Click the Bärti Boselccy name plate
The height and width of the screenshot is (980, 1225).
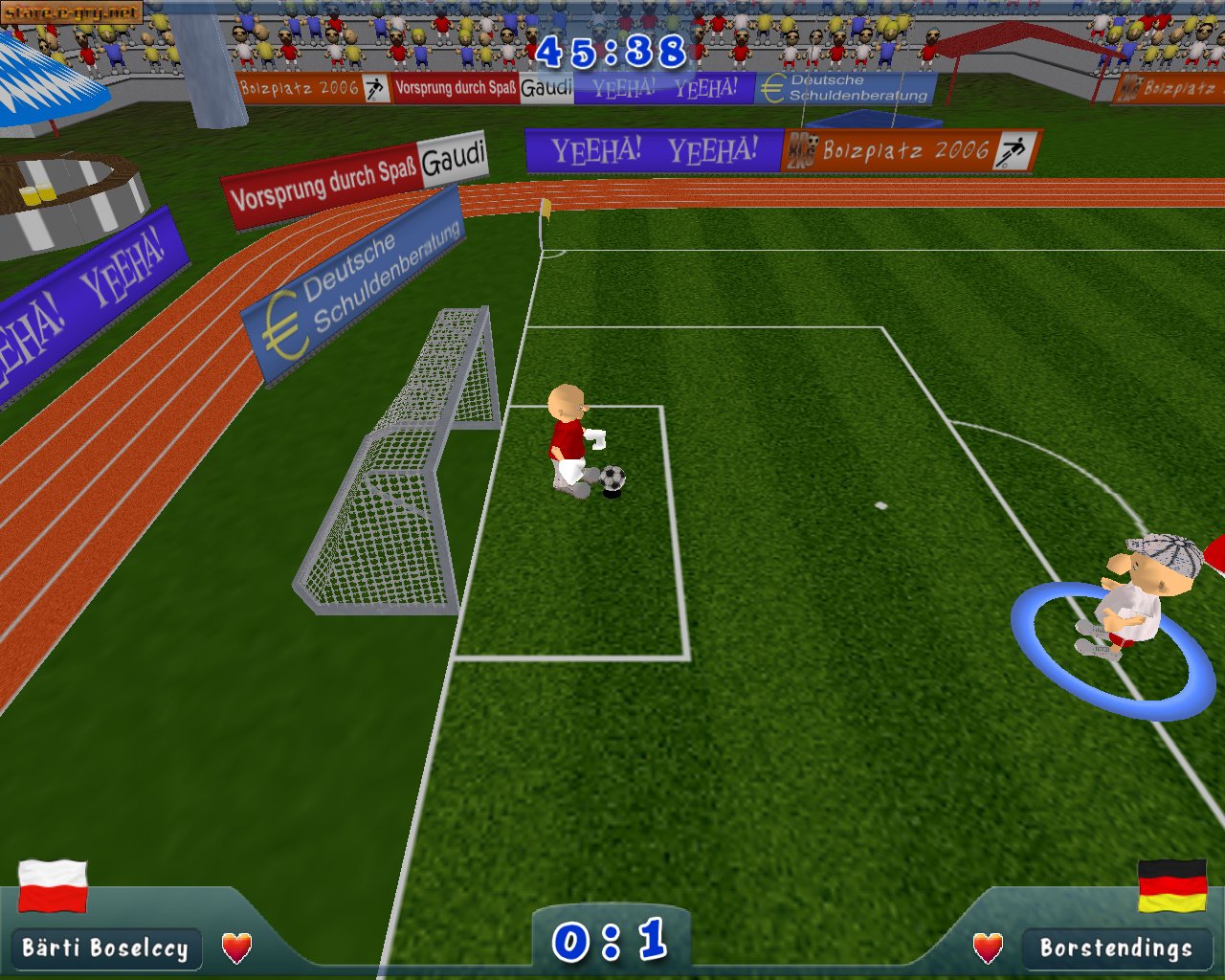[x=105, y=948]
